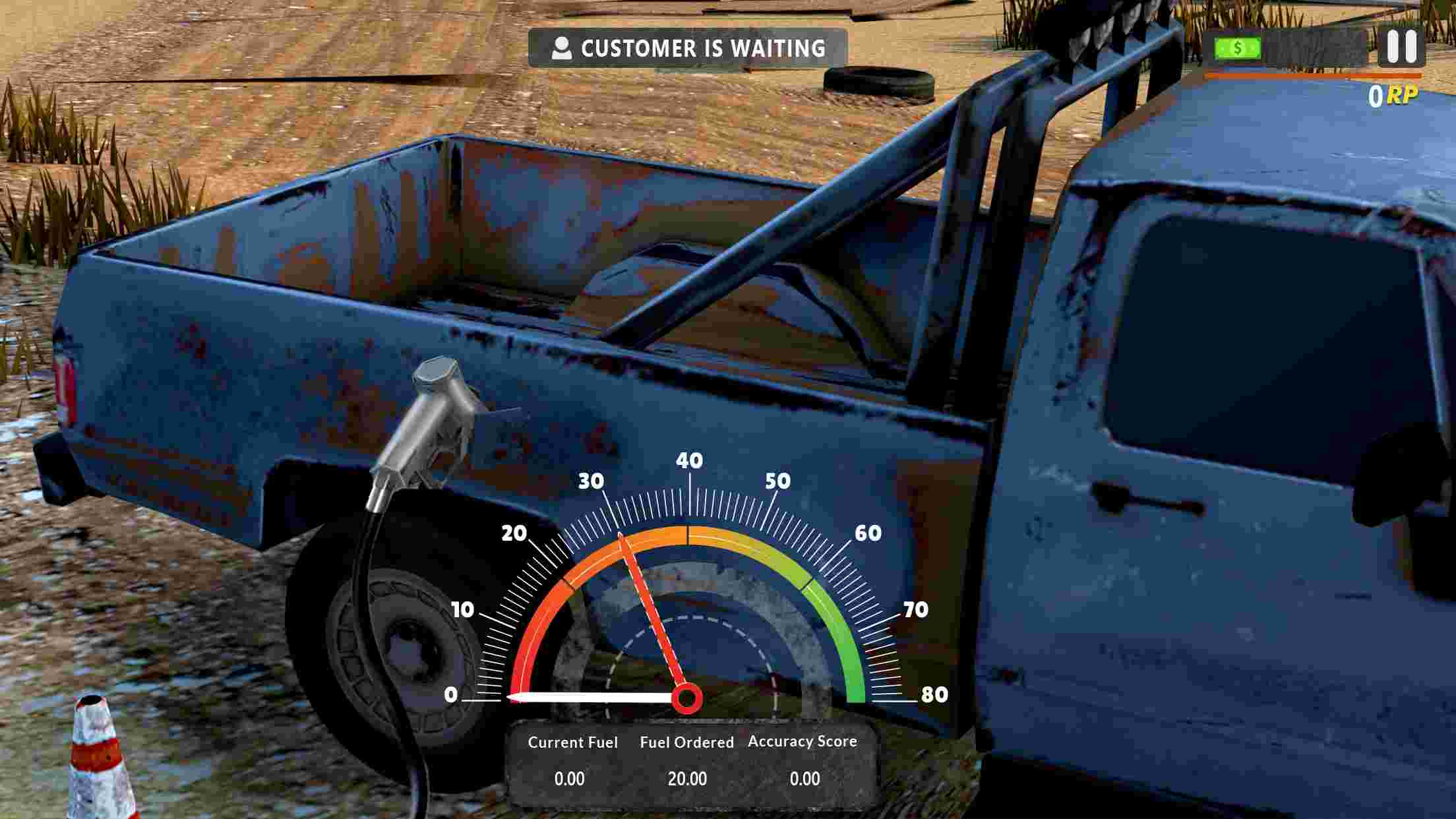Tap the green dollar bill money icon
Viewport: 1456px width, 819px height.
[1237, 47]
